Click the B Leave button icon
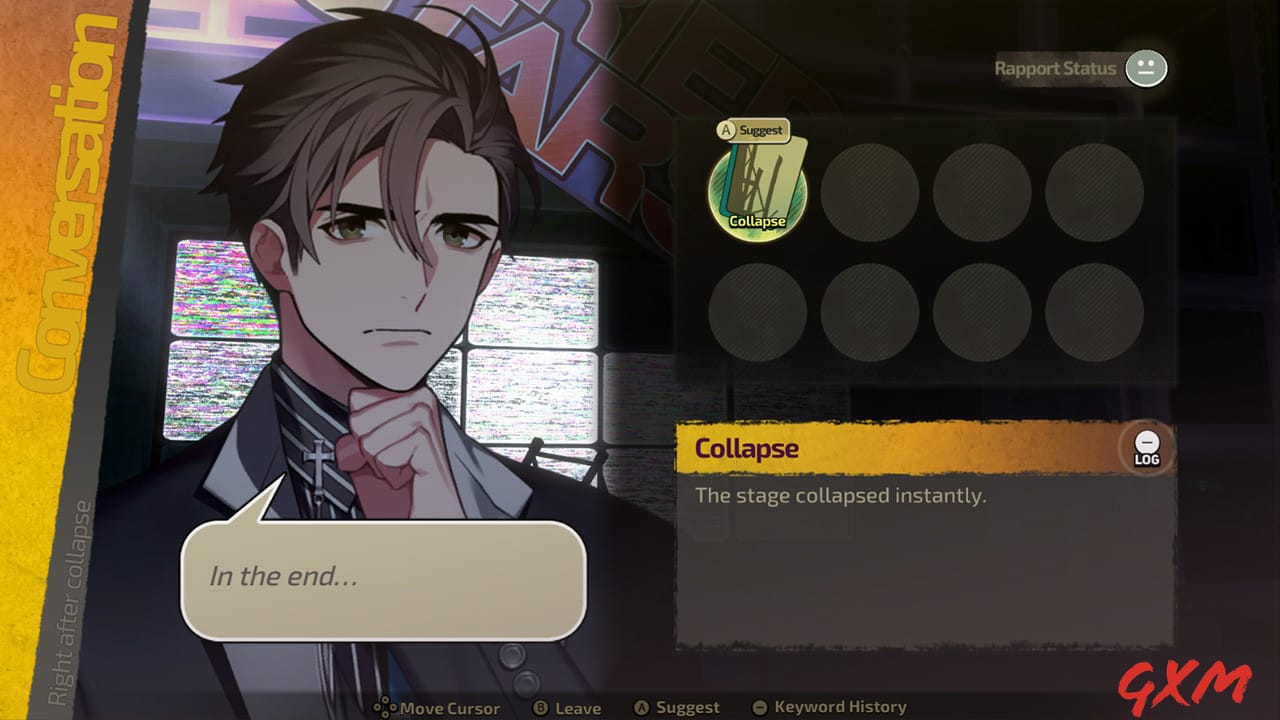Image resolution: width=1280 pixels, height=720 pixels. point(539,708)
